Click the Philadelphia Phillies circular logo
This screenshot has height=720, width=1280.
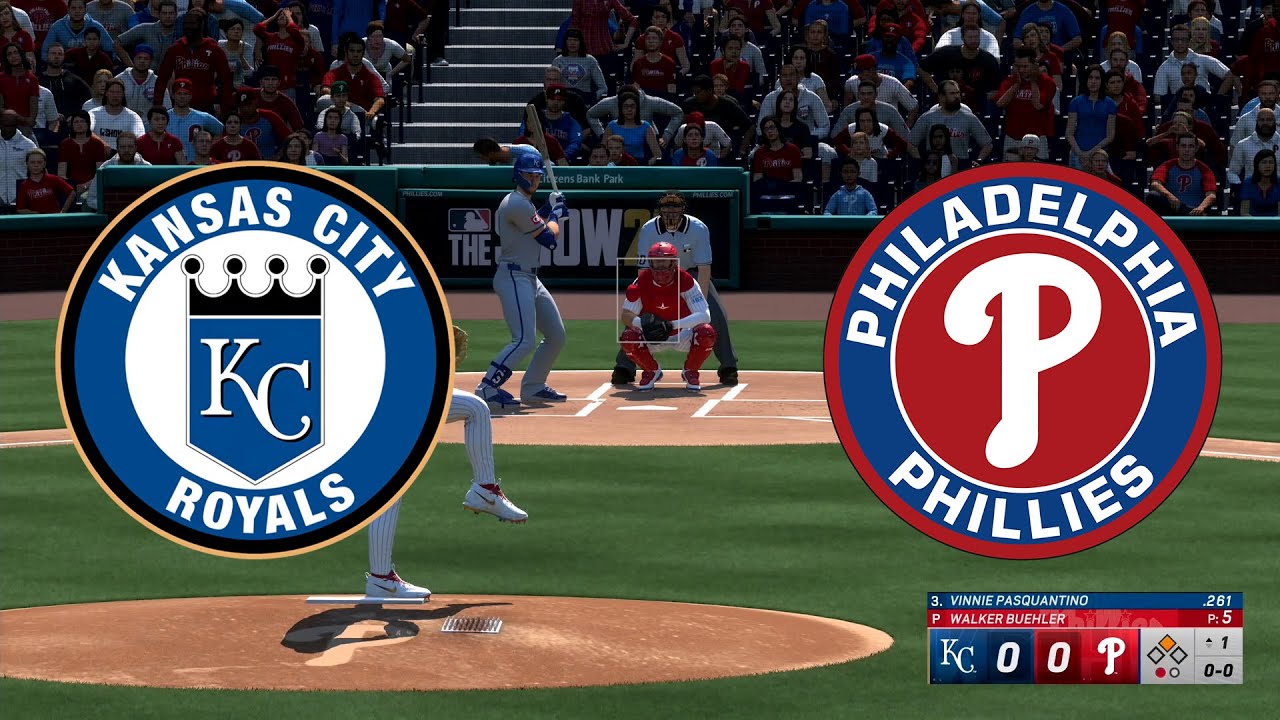tap(1020, 360)
